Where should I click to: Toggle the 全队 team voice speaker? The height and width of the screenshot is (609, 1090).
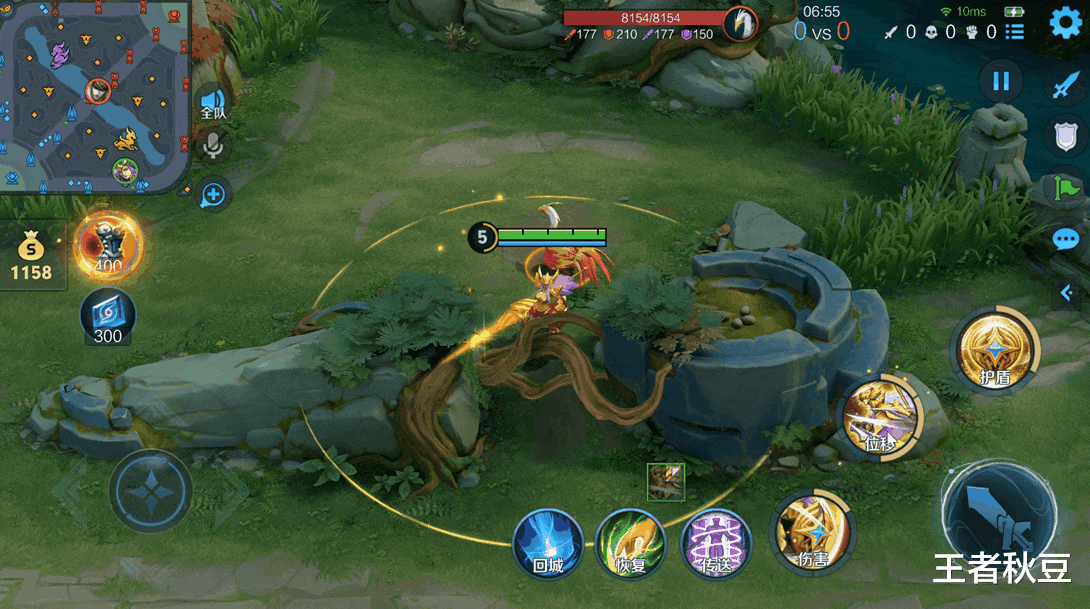click(213, 103)
